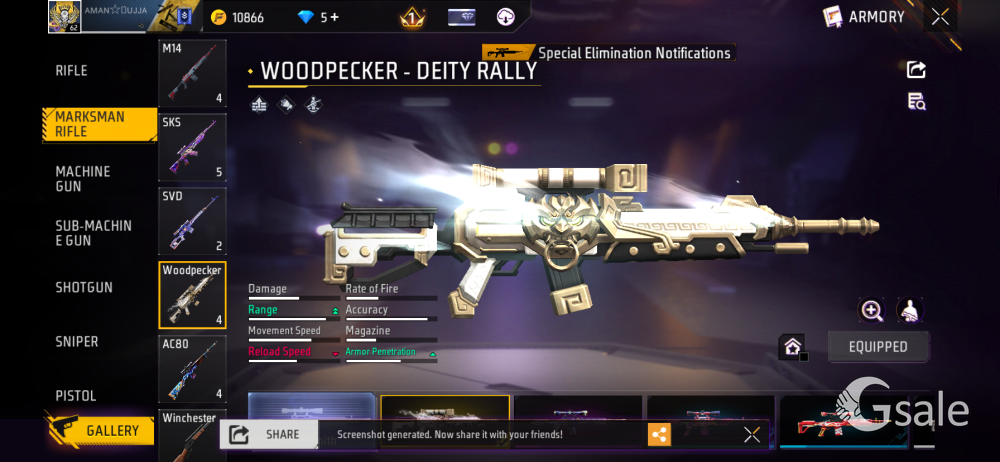
Task: Switch to the Pistol category
Action: click(x=76, y=396)
